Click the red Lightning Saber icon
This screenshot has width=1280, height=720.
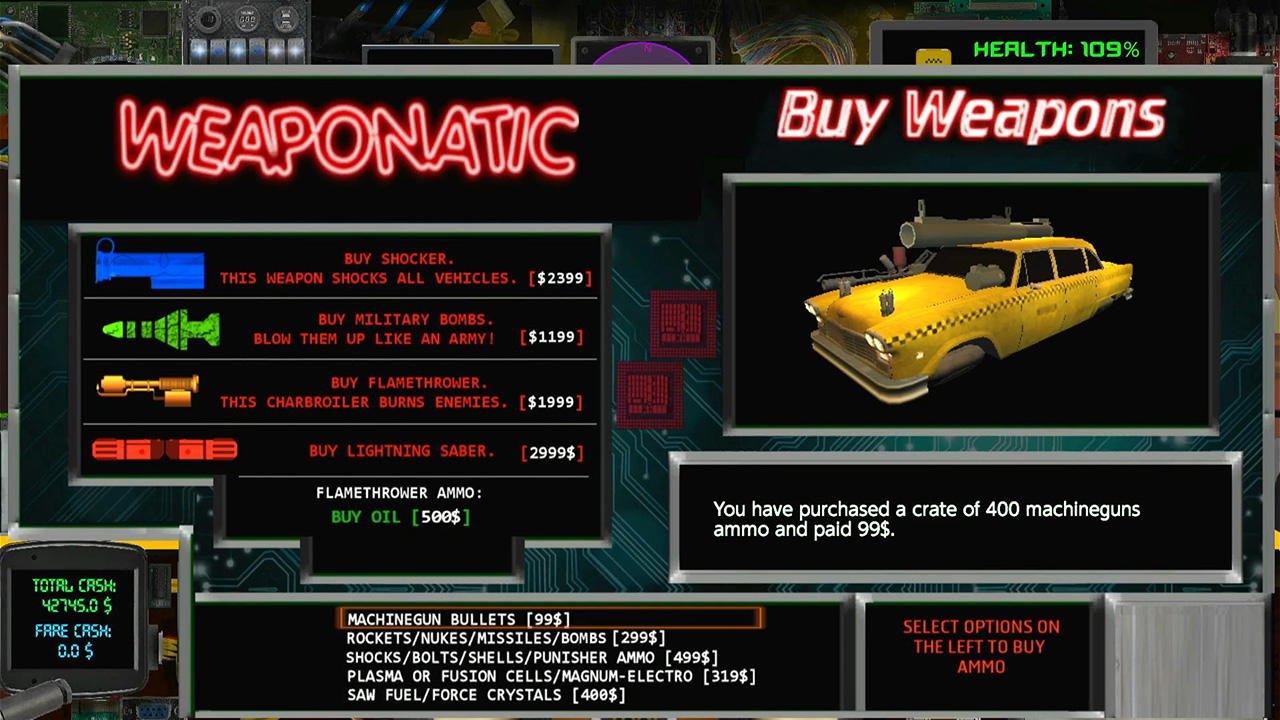[165, 450]
